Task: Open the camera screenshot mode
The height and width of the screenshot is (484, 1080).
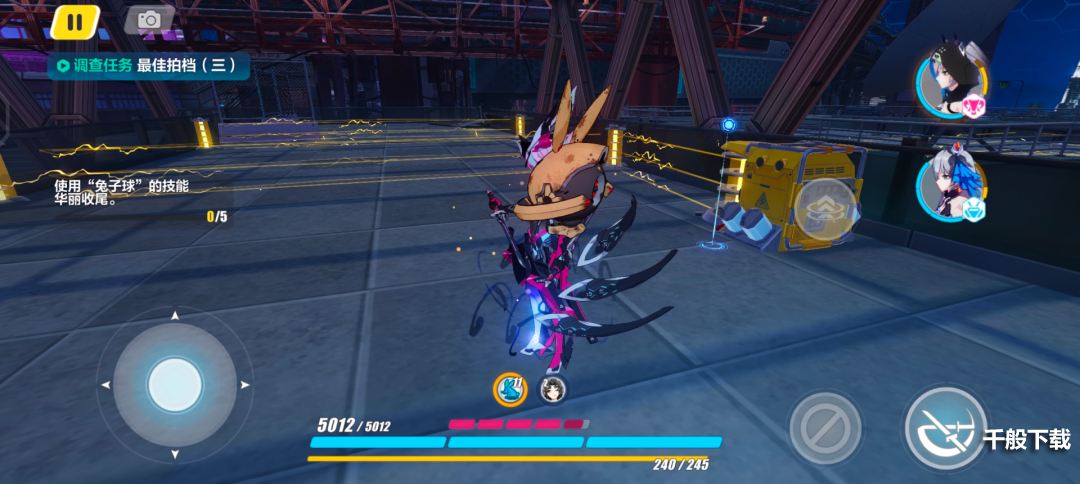Action: [x=149, y=20]
